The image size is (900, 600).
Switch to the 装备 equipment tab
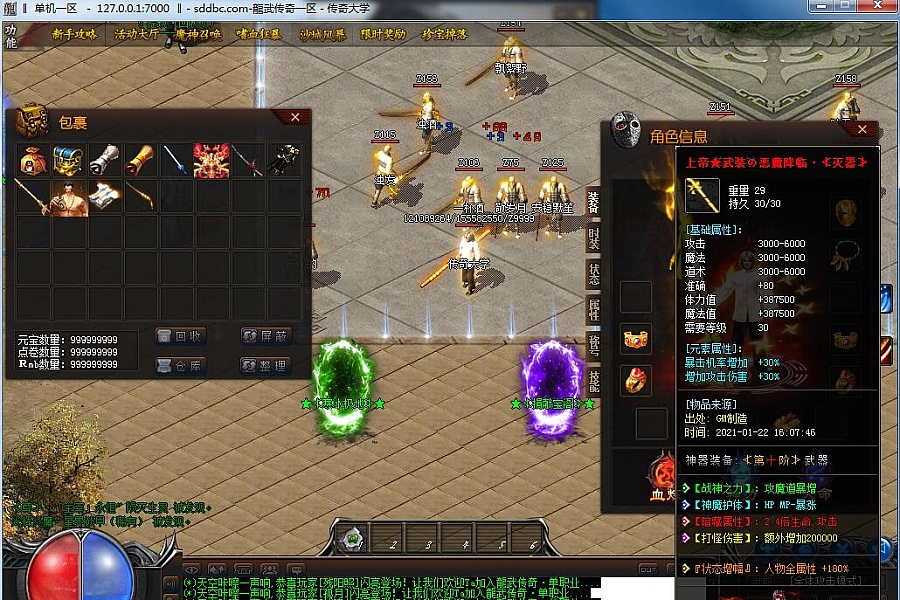click(x=593, y=202)
